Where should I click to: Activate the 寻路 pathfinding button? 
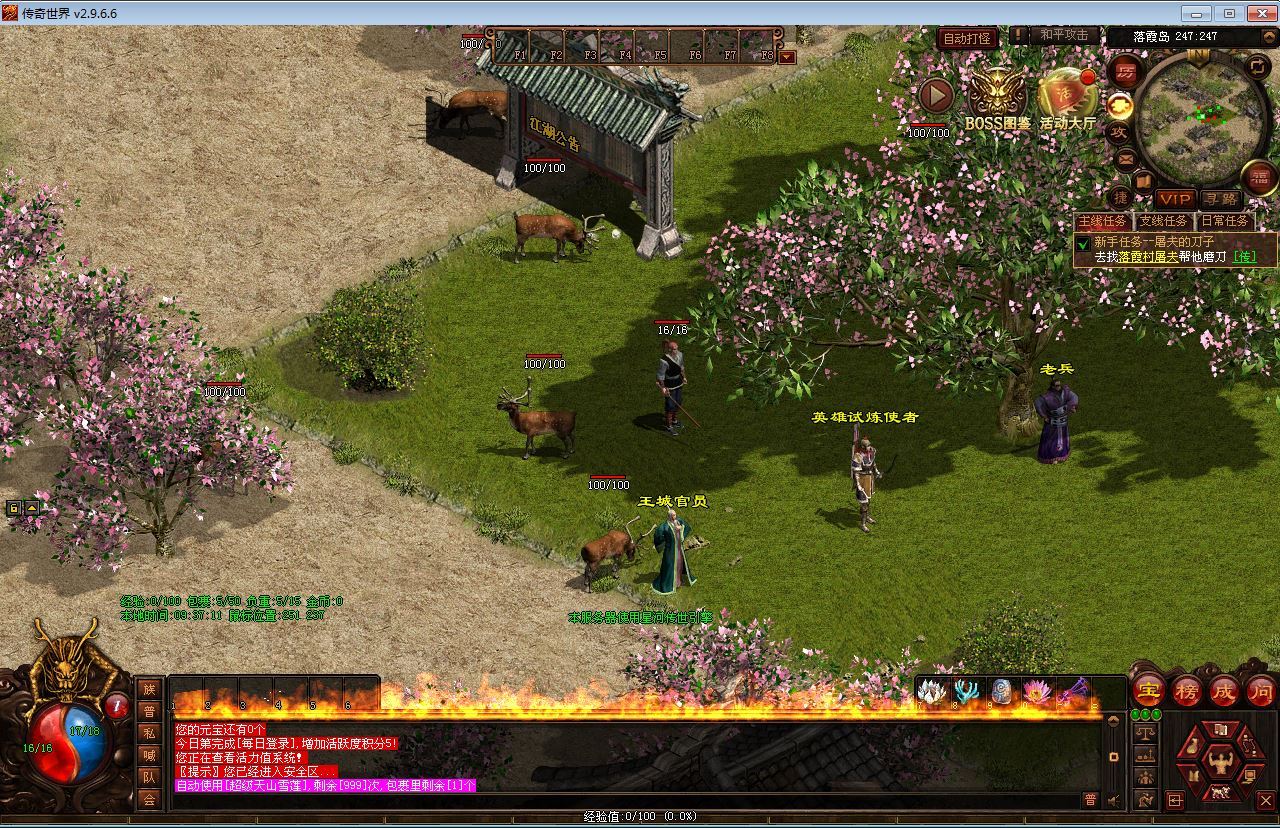pyautogui.click(x=1219, y=199)
